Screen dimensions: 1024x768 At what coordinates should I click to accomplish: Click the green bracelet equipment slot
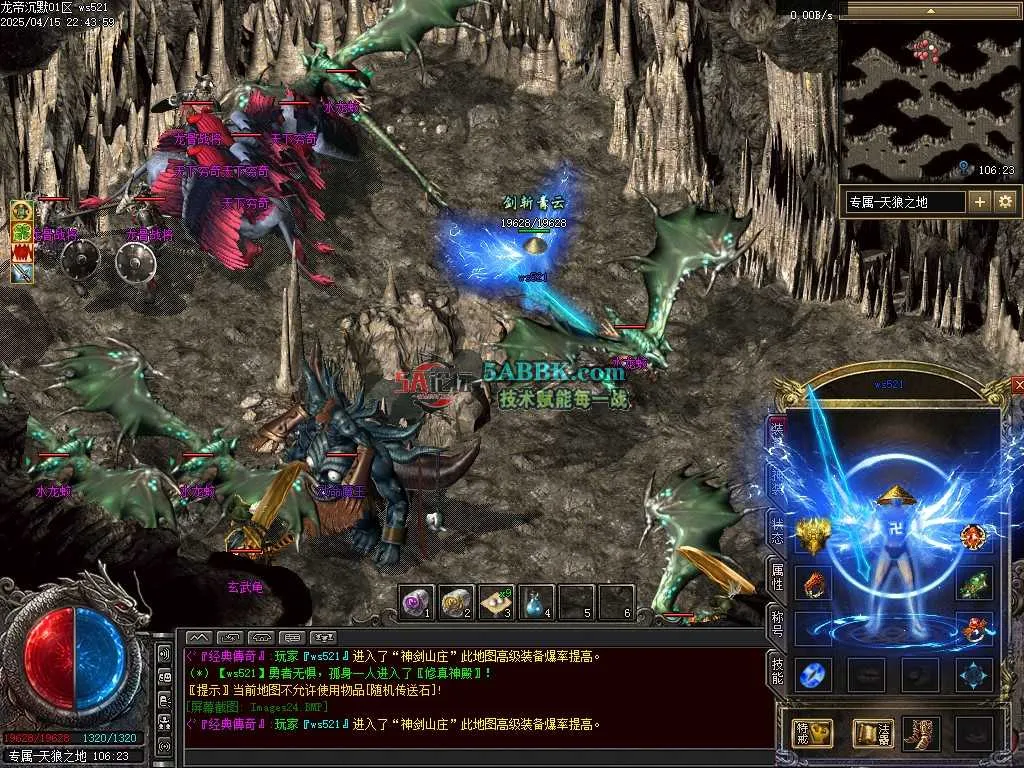click(x=974, y=583)
